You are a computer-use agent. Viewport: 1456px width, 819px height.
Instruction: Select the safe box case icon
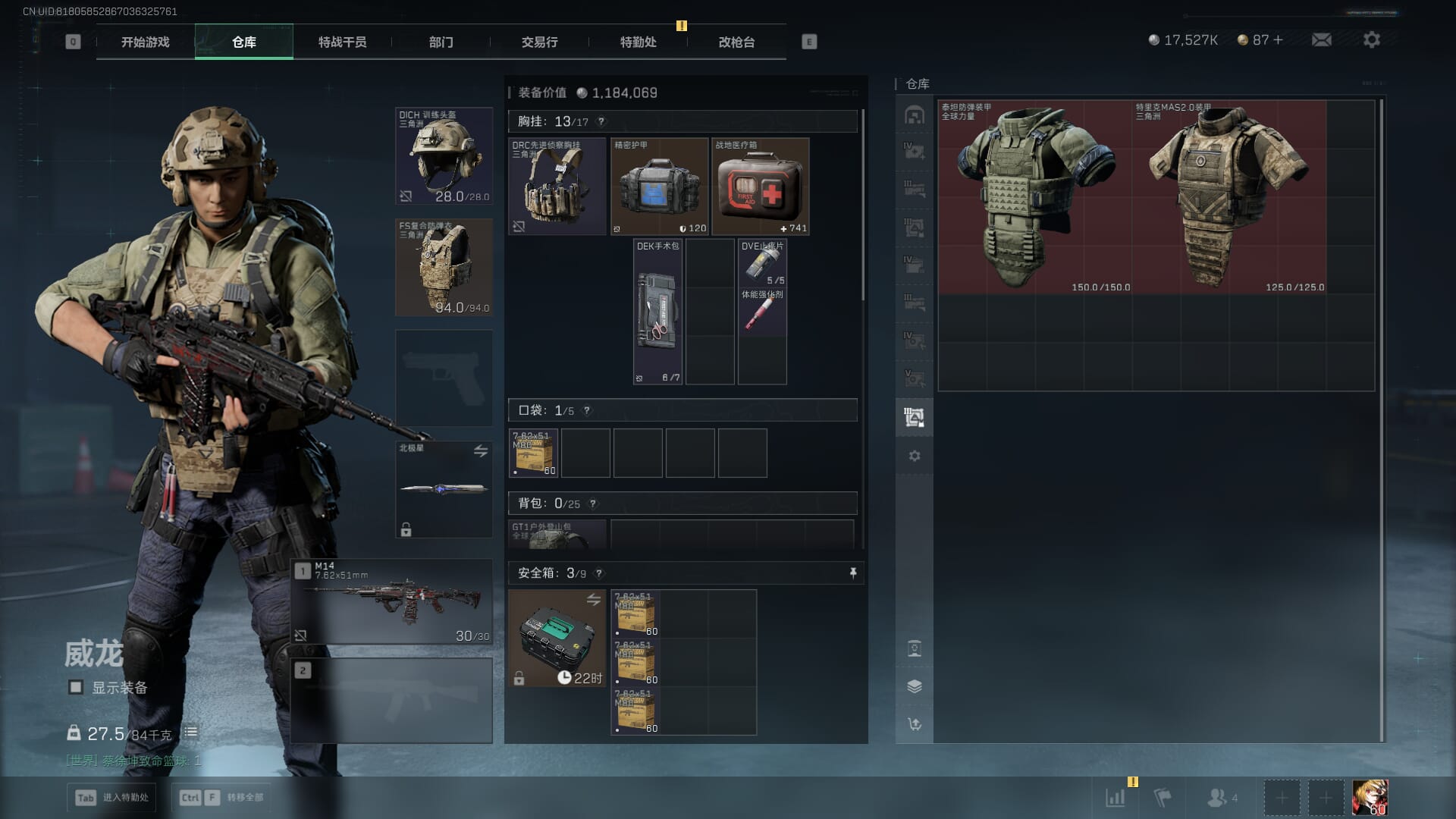(x=557, y=639)
